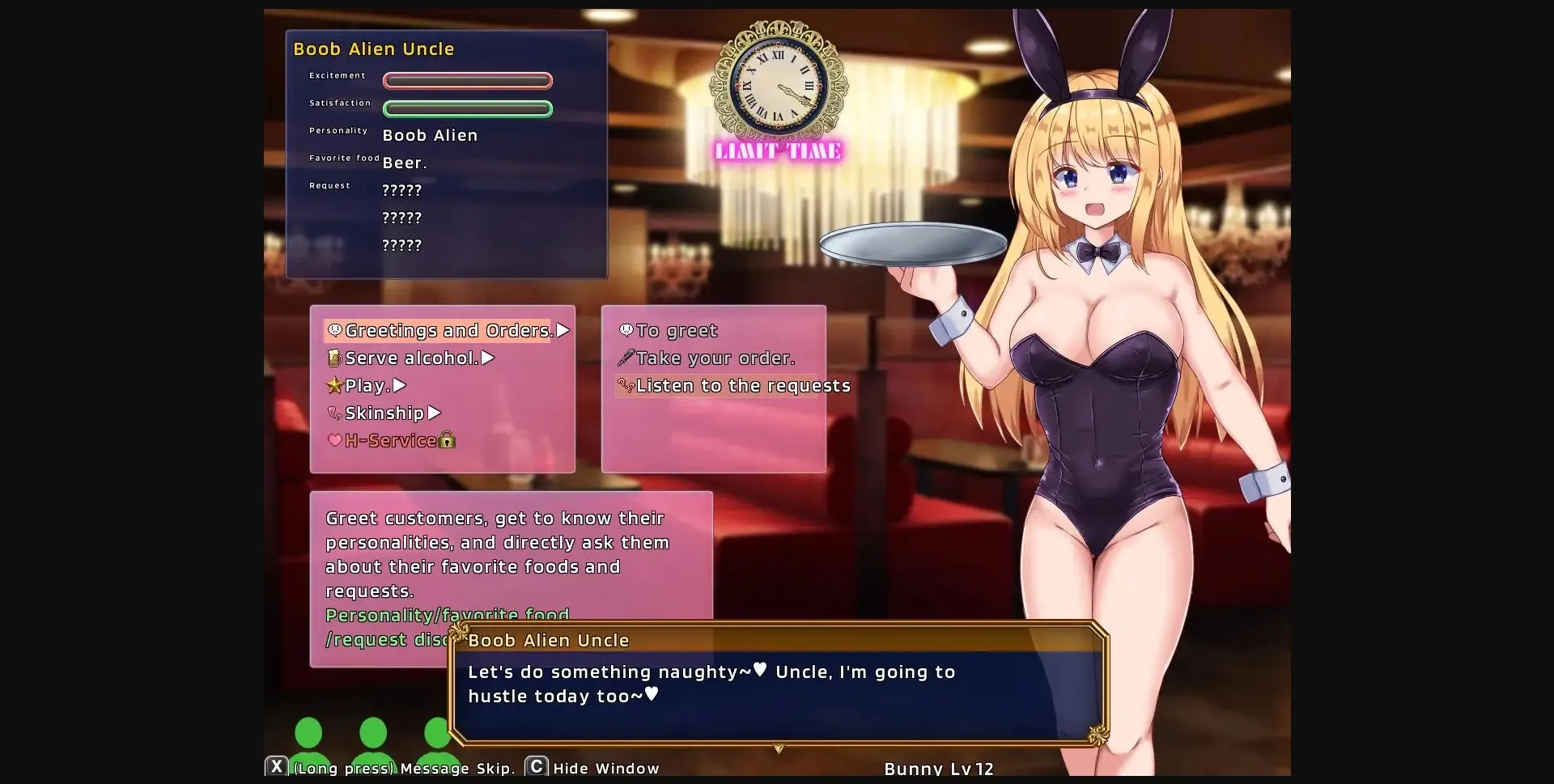The width and height of the screenshot is (1554, 784).
Task: Click the hearts icon beside Skinship
Action: pos(334,413)
